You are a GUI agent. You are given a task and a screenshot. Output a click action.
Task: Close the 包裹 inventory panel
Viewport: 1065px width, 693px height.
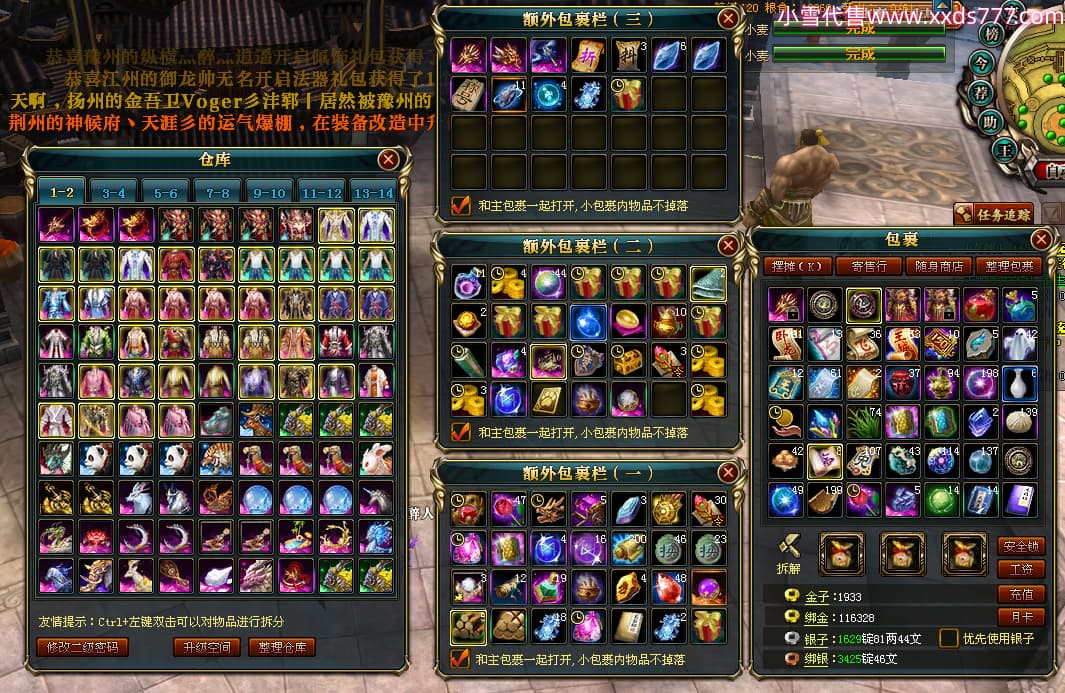(1041, 240)
